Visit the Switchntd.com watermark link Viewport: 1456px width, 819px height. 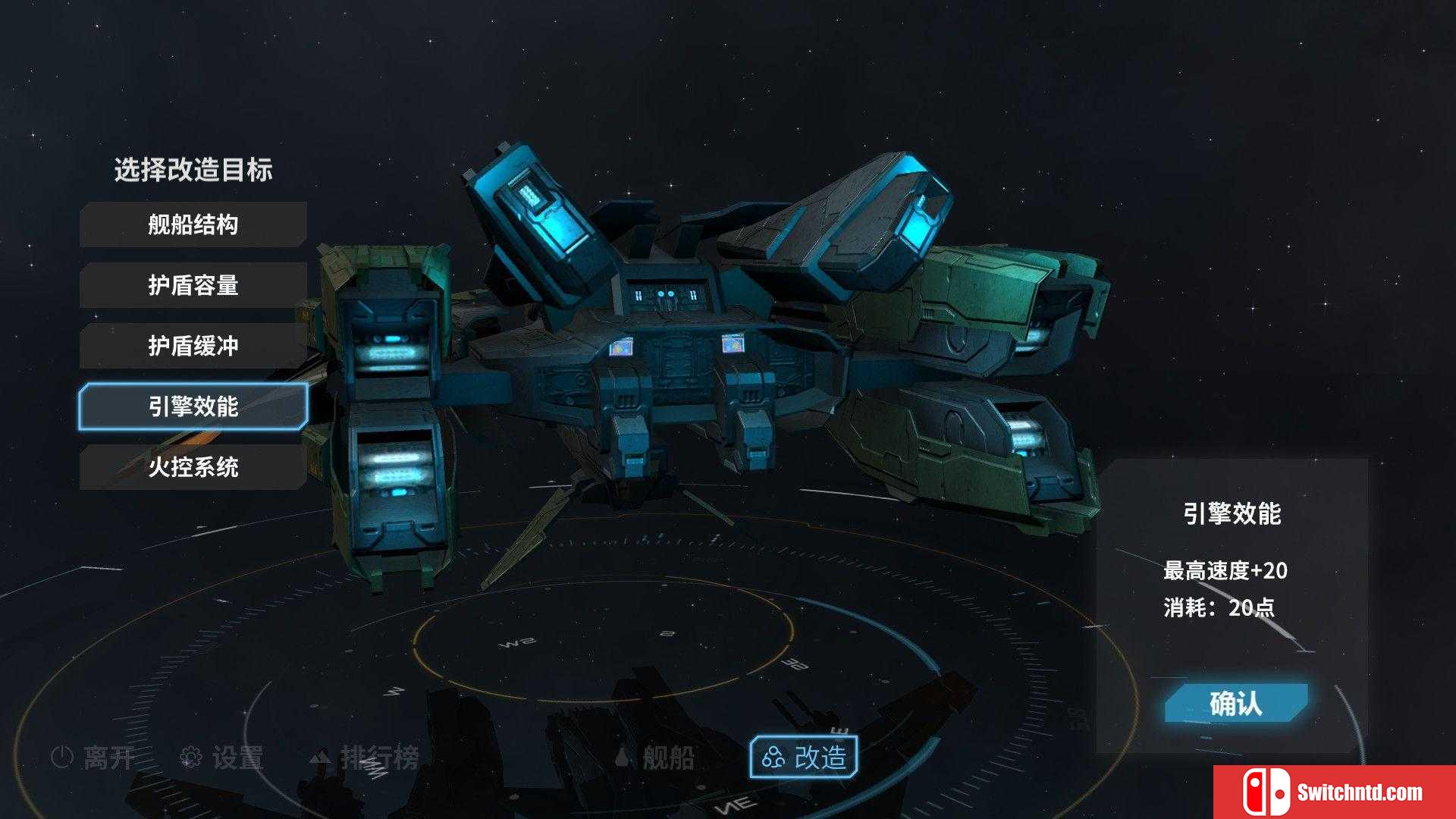1335,792
